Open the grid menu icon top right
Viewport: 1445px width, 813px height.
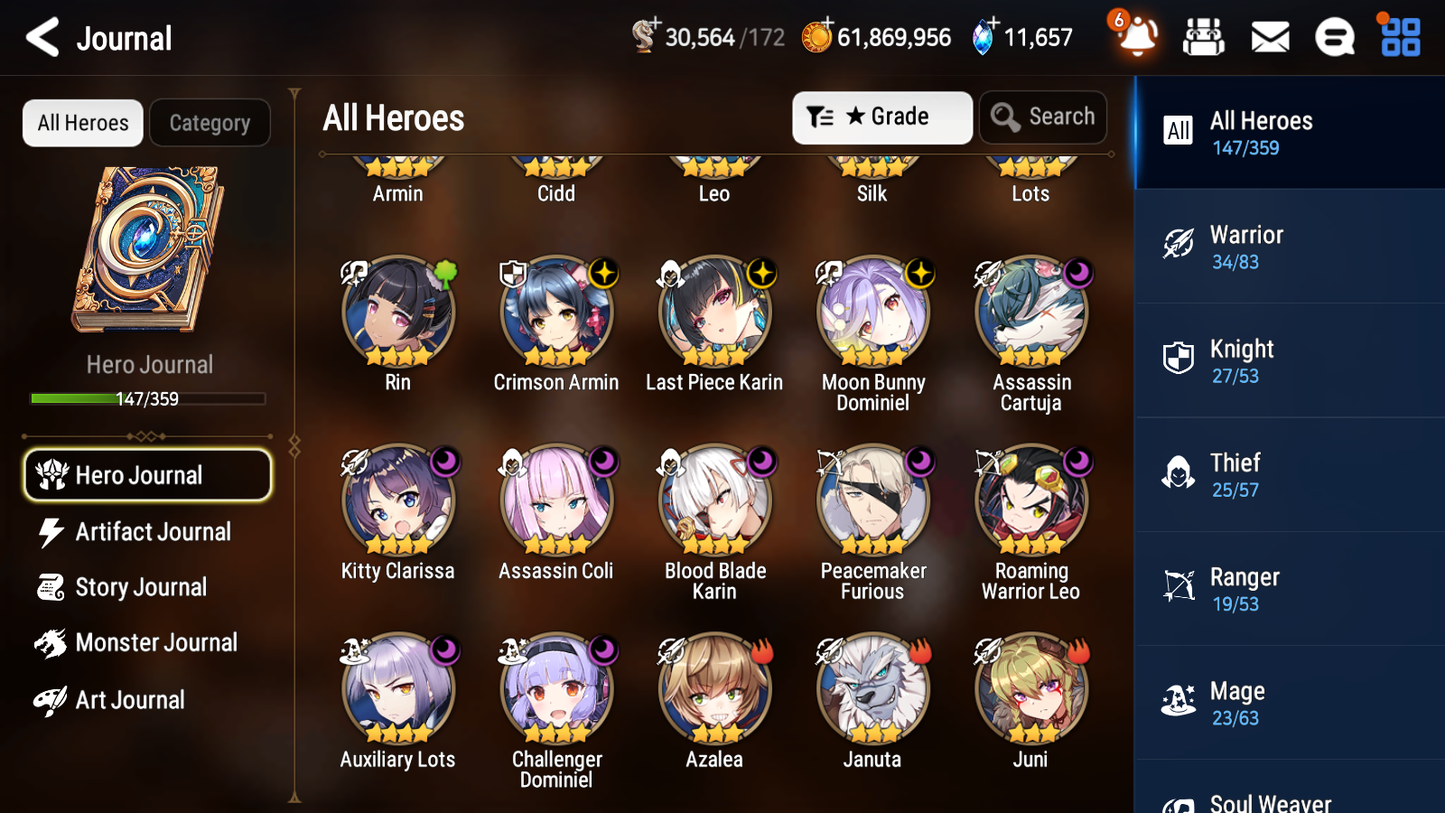(1398, 36)
